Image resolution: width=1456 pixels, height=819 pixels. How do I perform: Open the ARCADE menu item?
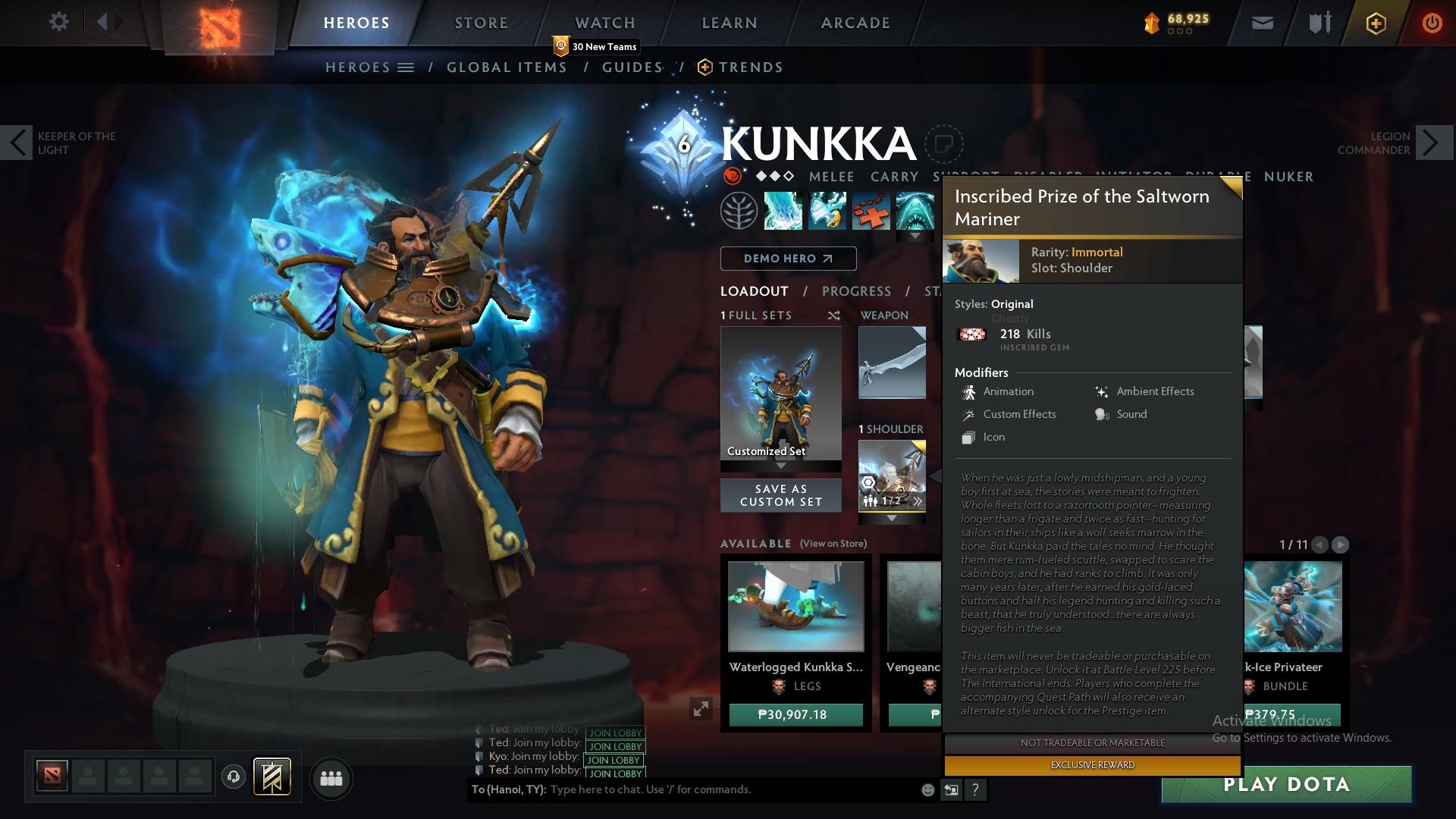pos(855,23)
